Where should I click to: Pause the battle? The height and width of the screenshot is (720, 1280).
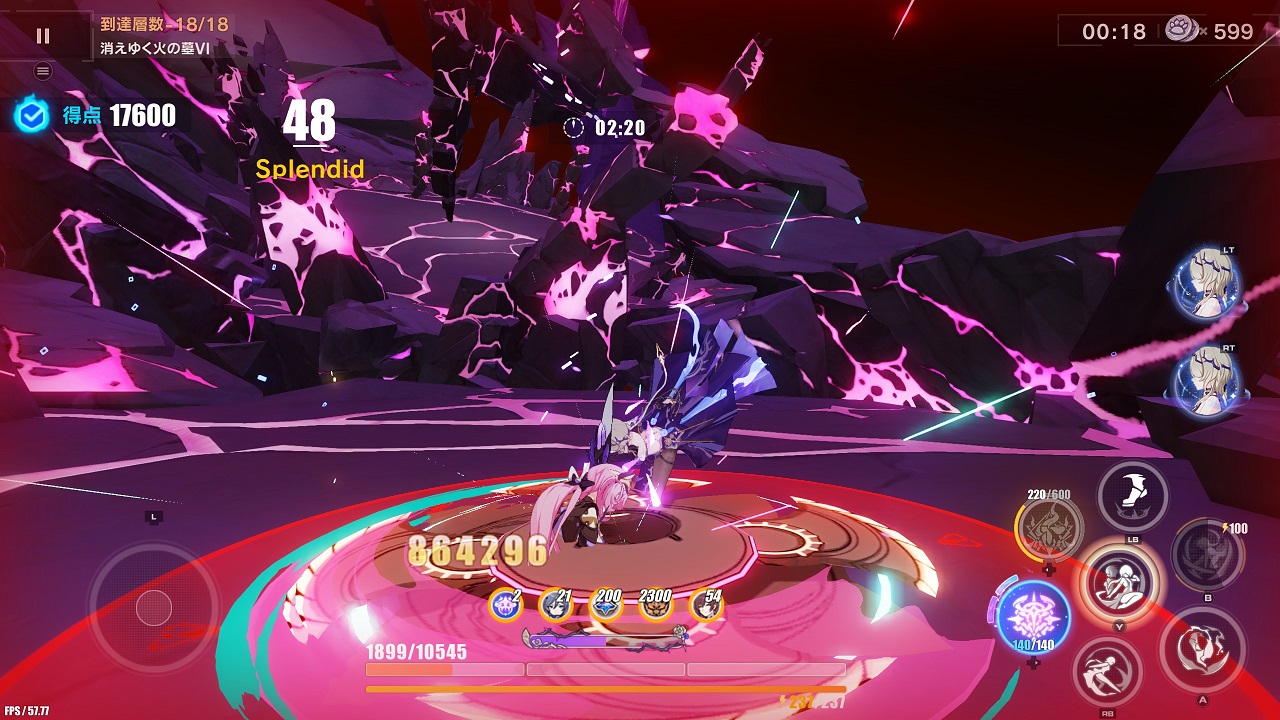coord(43,36)
